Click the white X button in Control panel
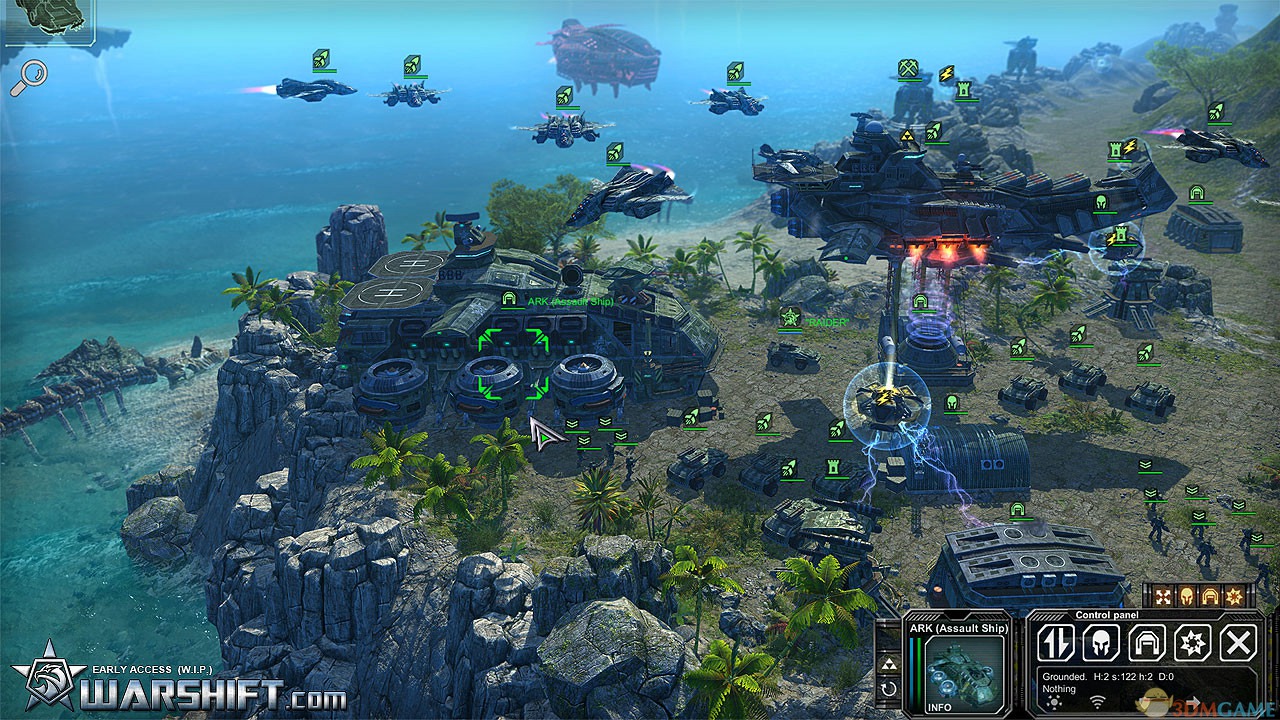Viewport: 1280px width, 720px height. coord(1239,643)
